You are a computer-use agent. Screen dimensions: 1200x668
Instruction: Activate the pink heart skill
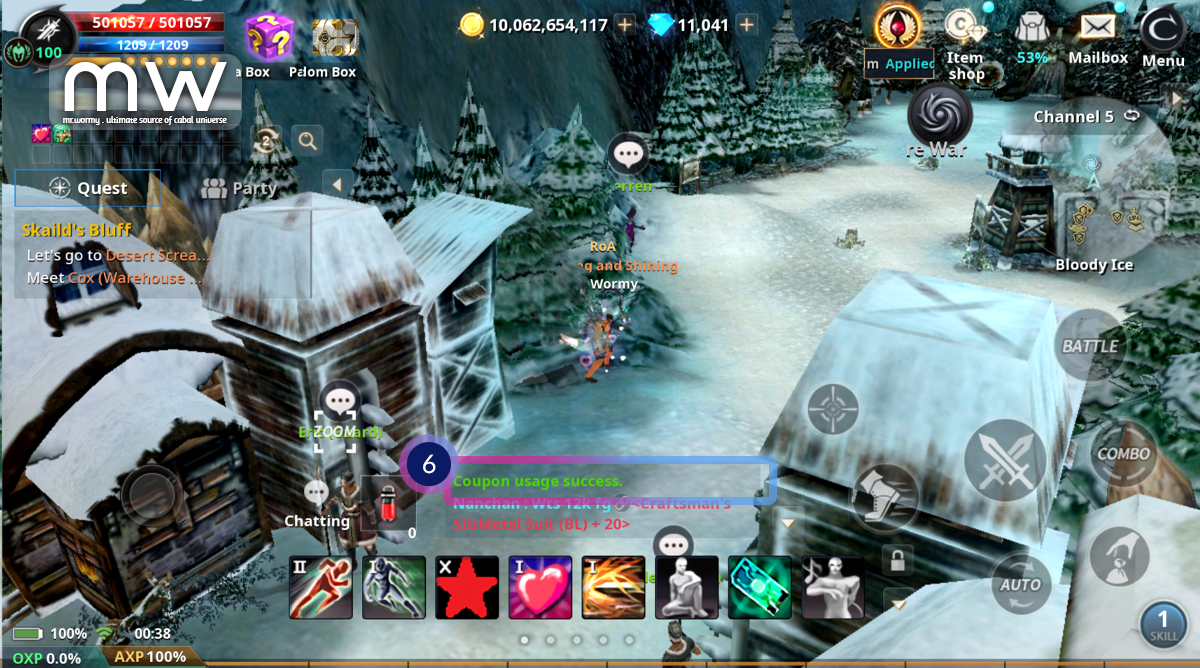click(x=540, y=587)
